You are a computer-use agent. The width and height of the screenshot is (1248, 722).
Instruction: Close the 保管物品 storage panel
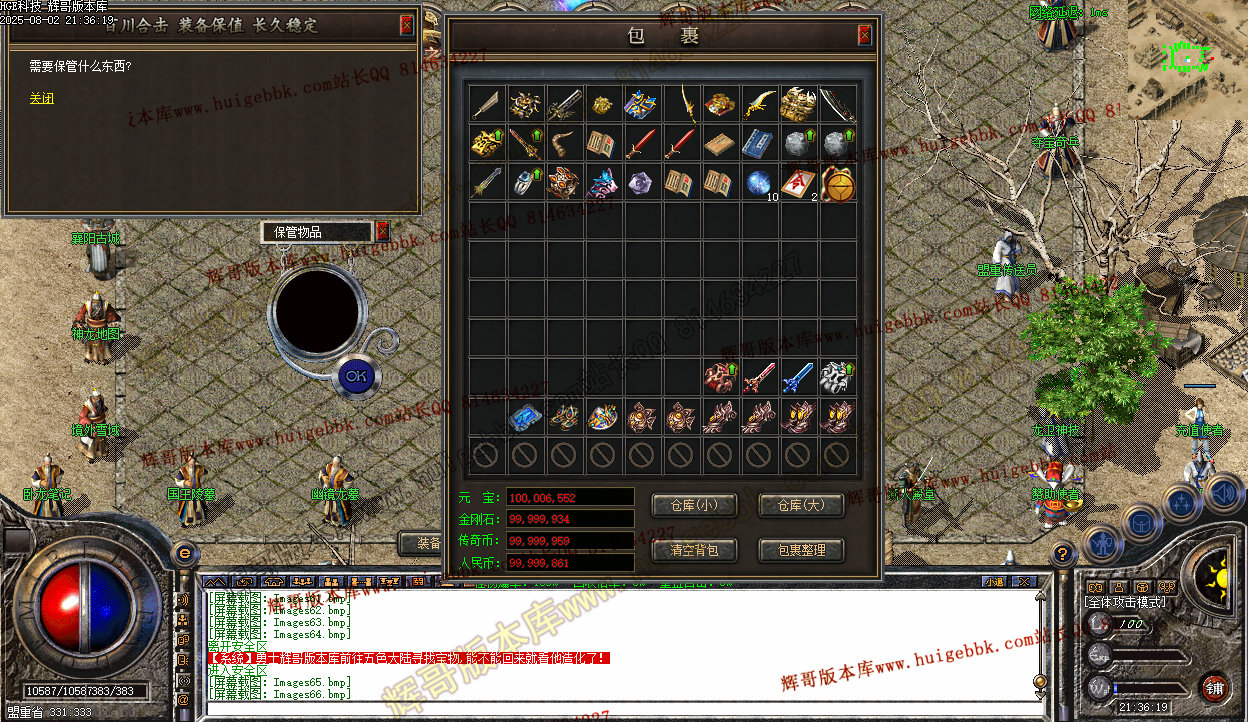tap(382, 232)
